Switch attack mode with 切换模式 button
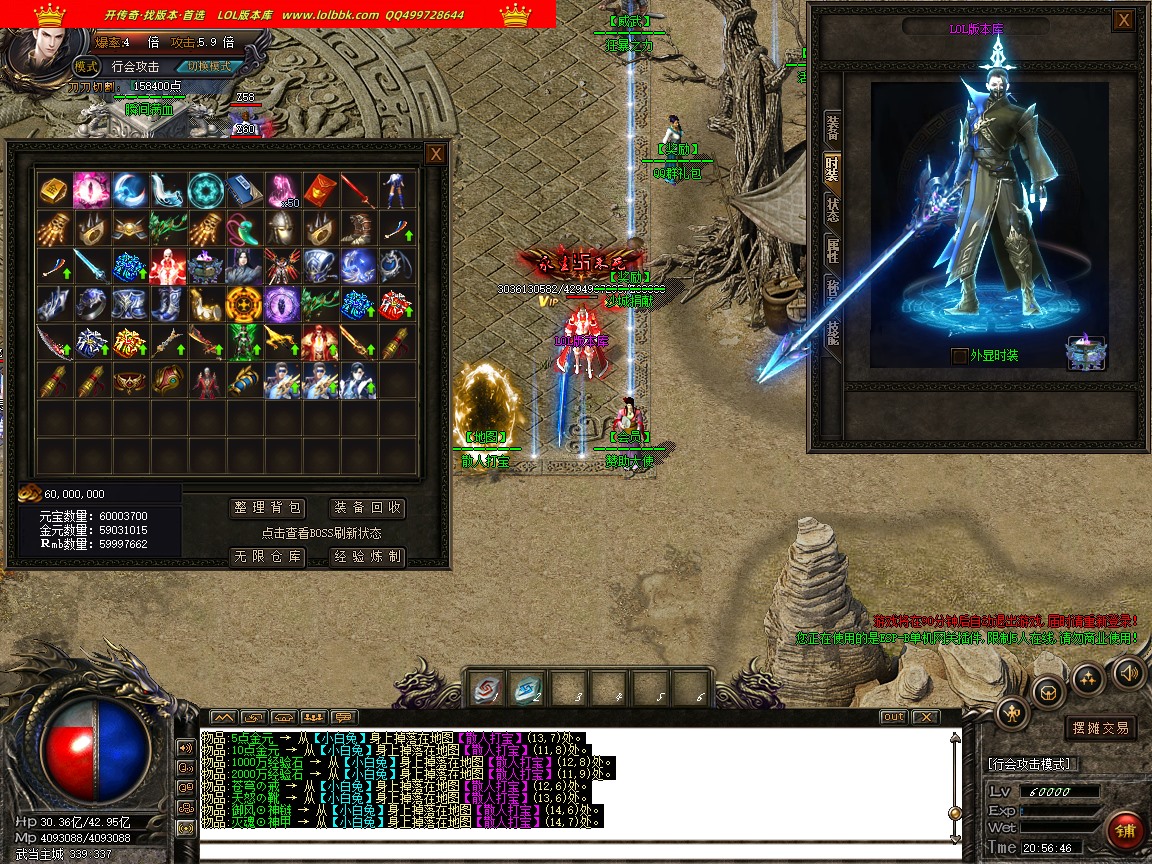This screenshot has width=1152, height=864. pos(208,66)
